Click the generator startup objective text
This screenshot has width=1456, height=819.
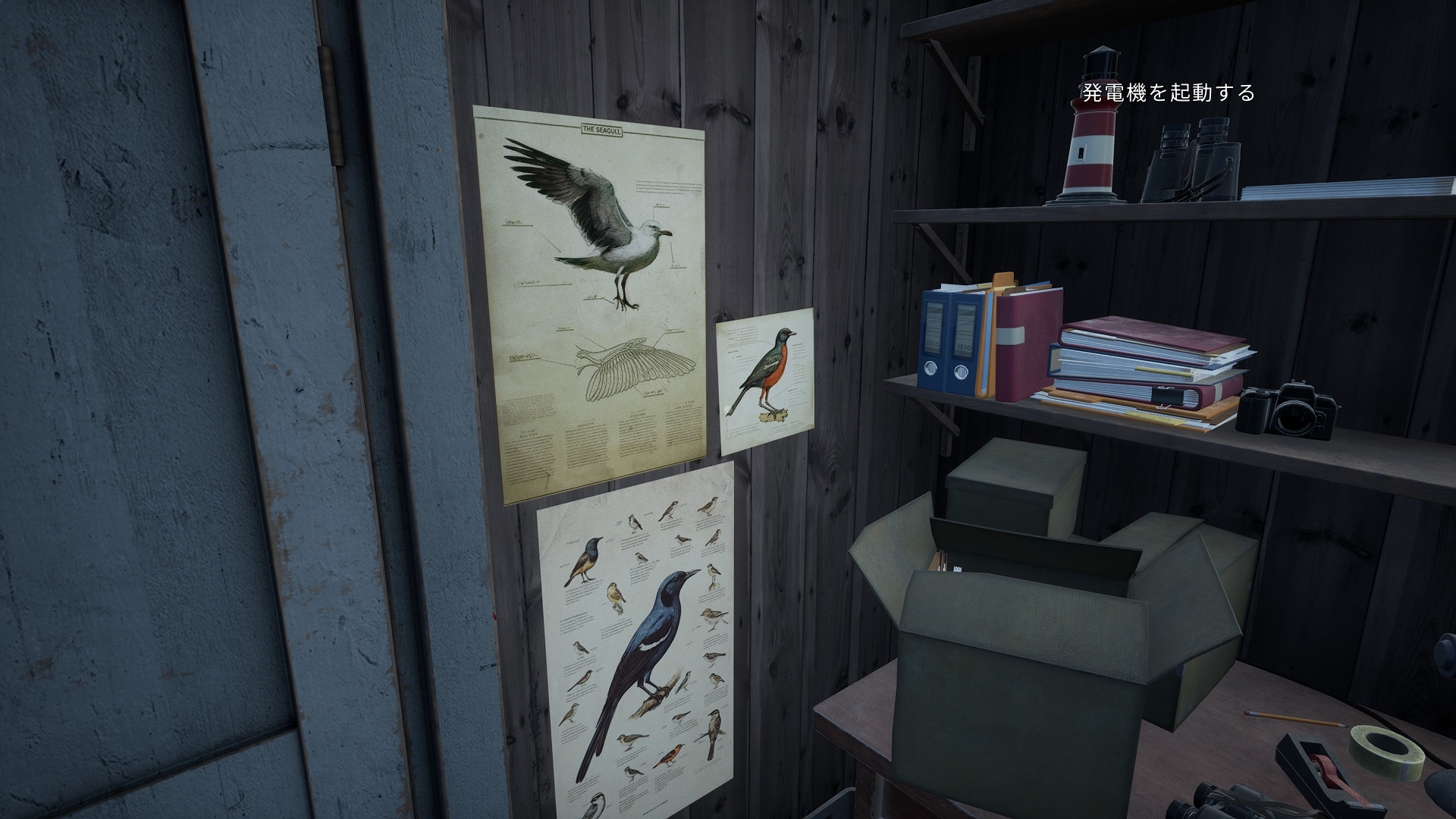(x=1168, y=93)
